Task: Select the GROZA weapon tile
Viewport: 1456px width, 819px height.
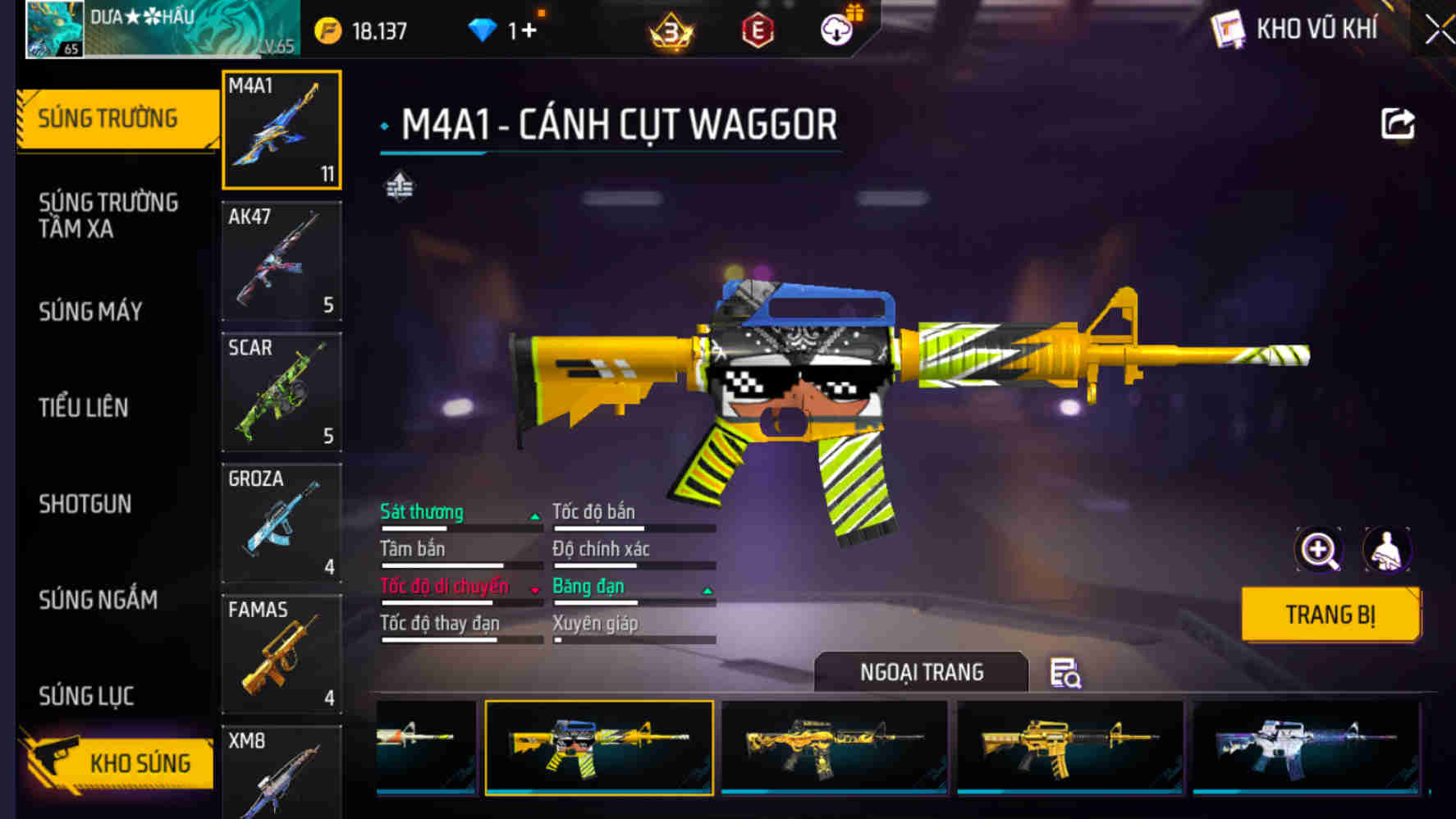Action: [x=282, y=523]
